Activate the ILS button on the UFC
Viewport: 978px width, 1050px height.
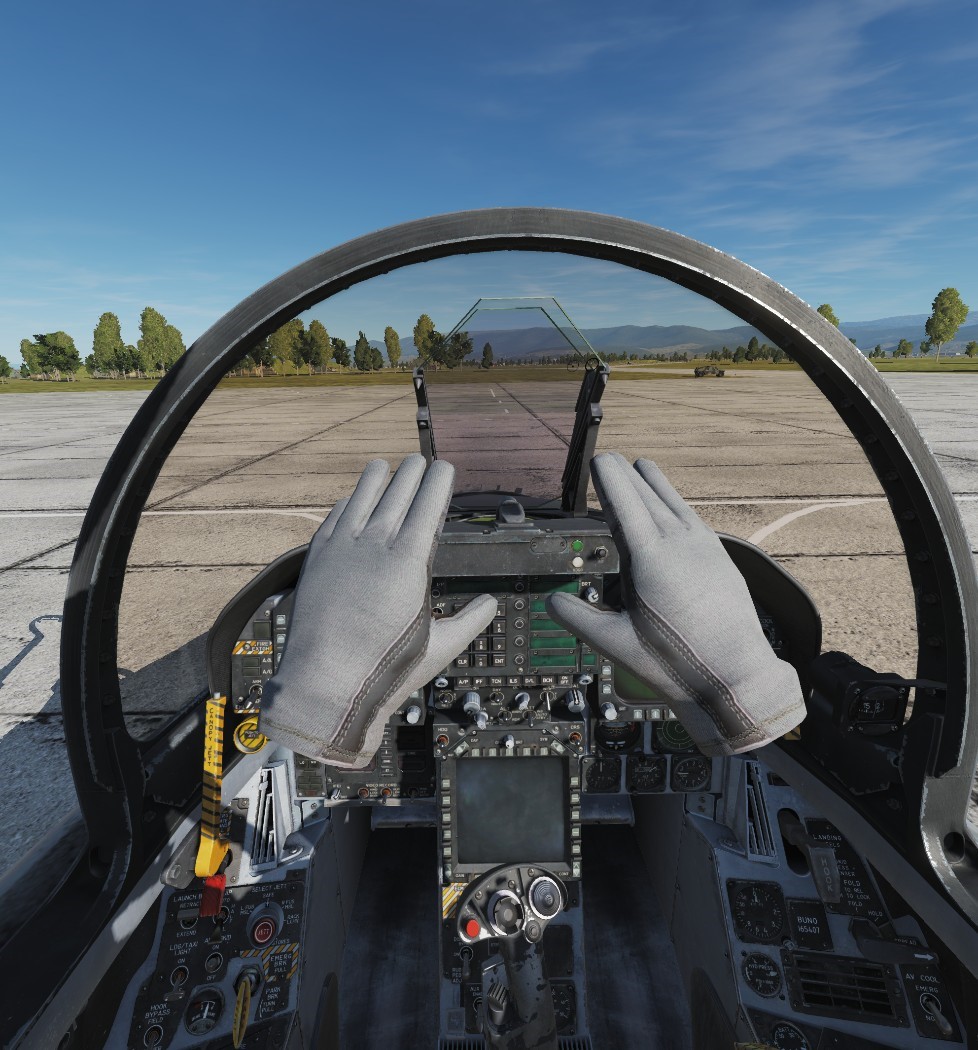tap(513, 681)
